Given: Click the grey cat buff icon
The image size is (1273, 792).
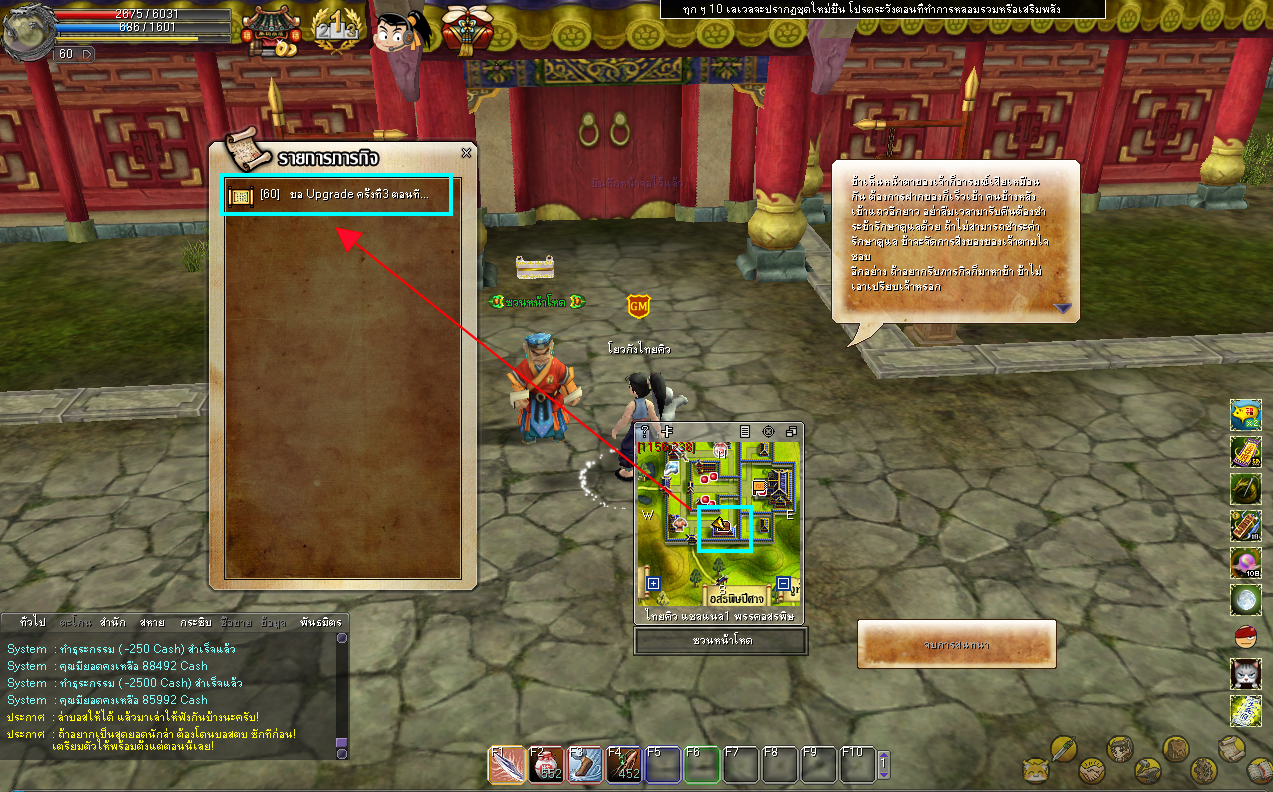Looking at the screenshot, I should click(1245, 673).
